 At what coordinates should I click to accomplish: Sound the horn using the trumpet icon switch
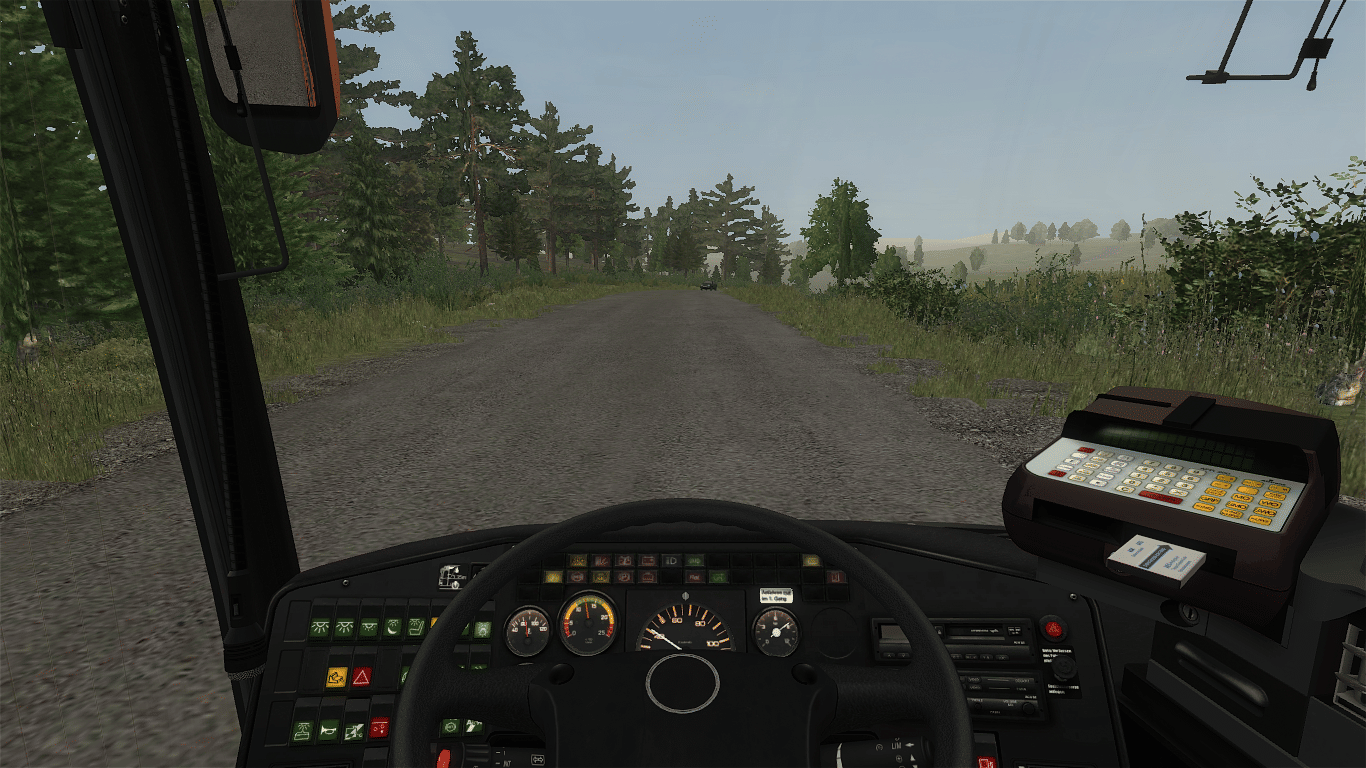coord(328,731)
